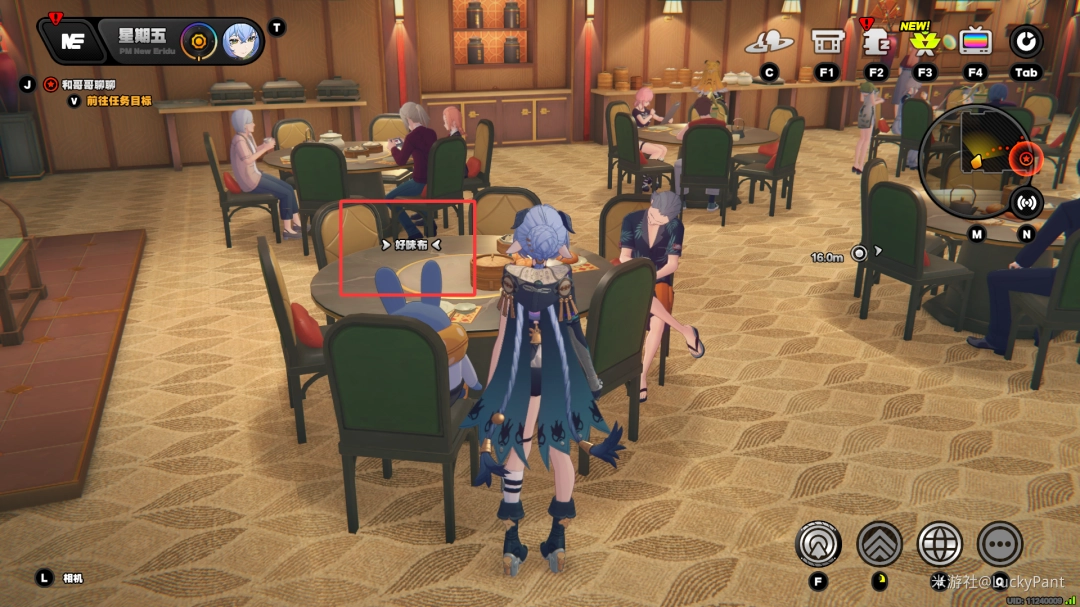Open the three-dots more options button

click(999, 544)
